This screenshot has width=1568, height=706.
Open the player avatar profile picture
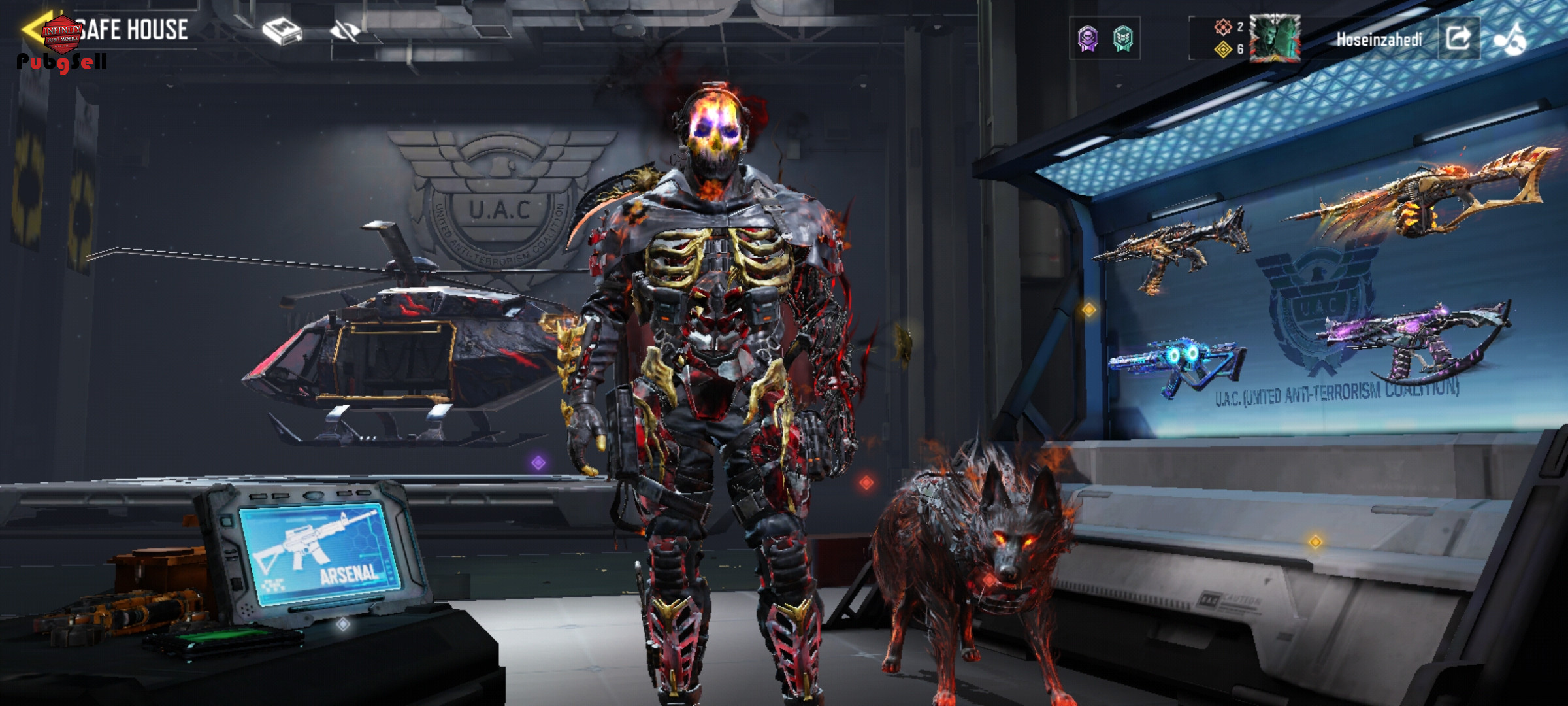click(x=1275, y=39)
